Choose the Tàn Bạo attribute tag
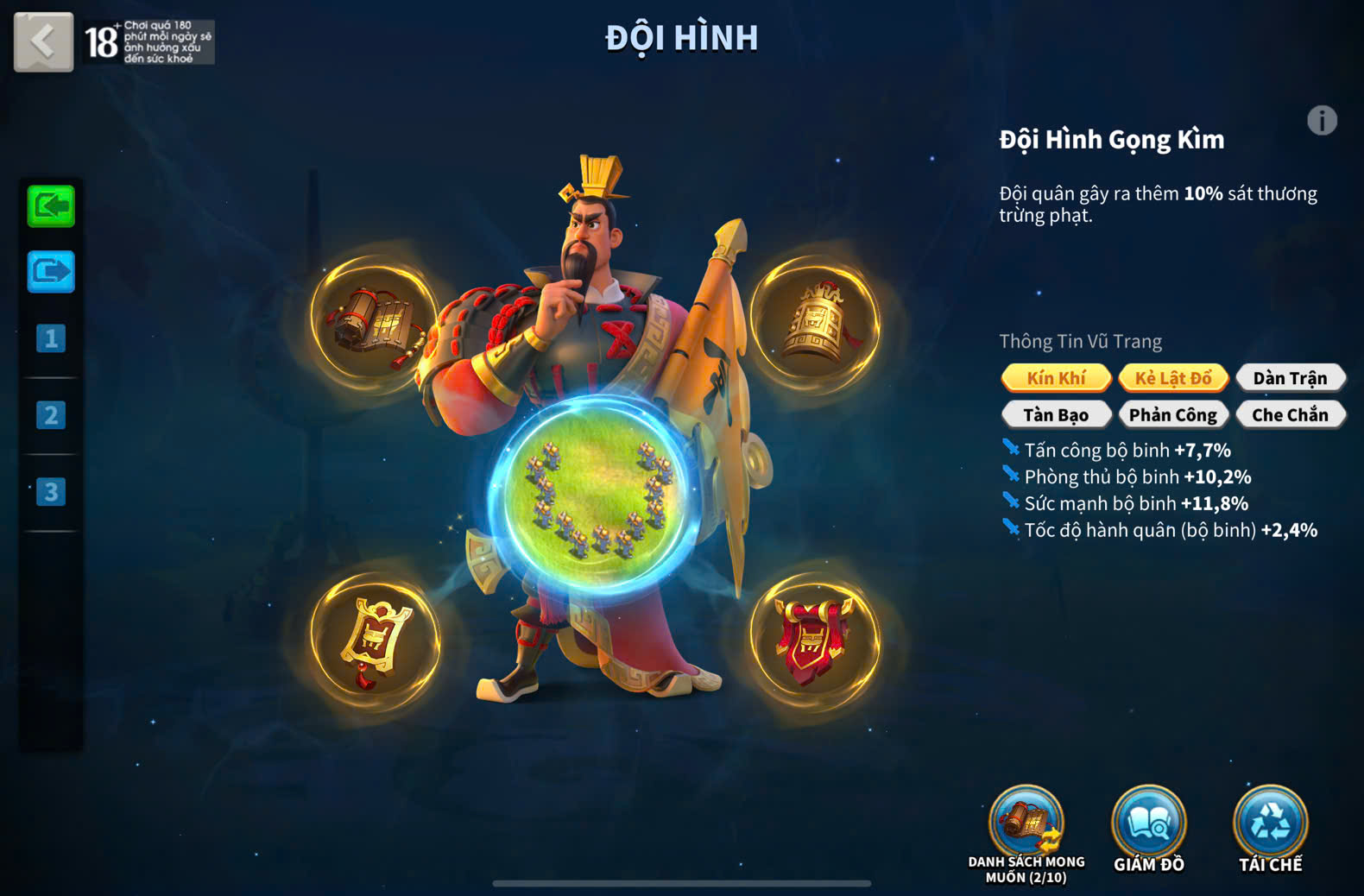 click(1056, 415)
